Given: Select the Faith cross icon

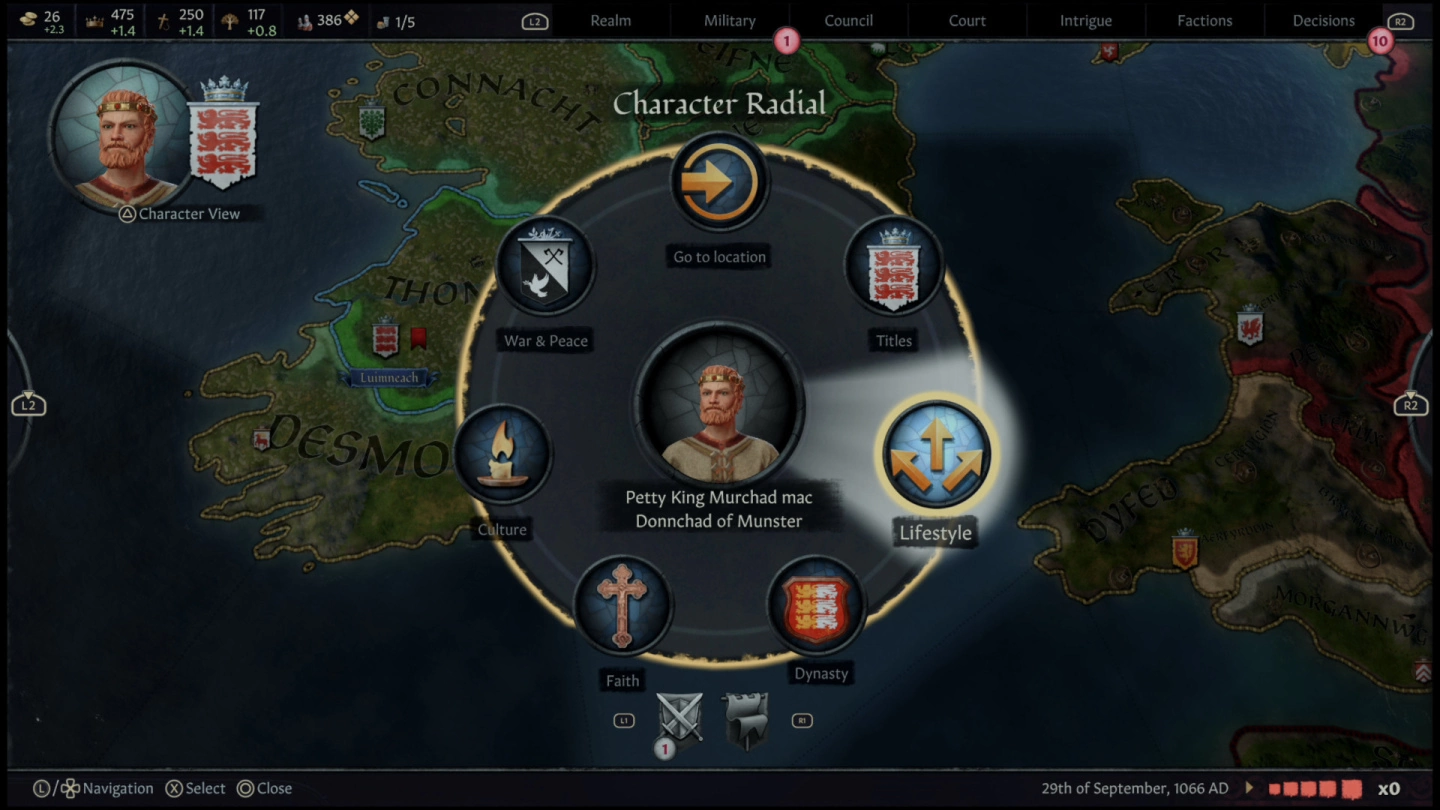Looking at the screenshot, I should (622, 607).
